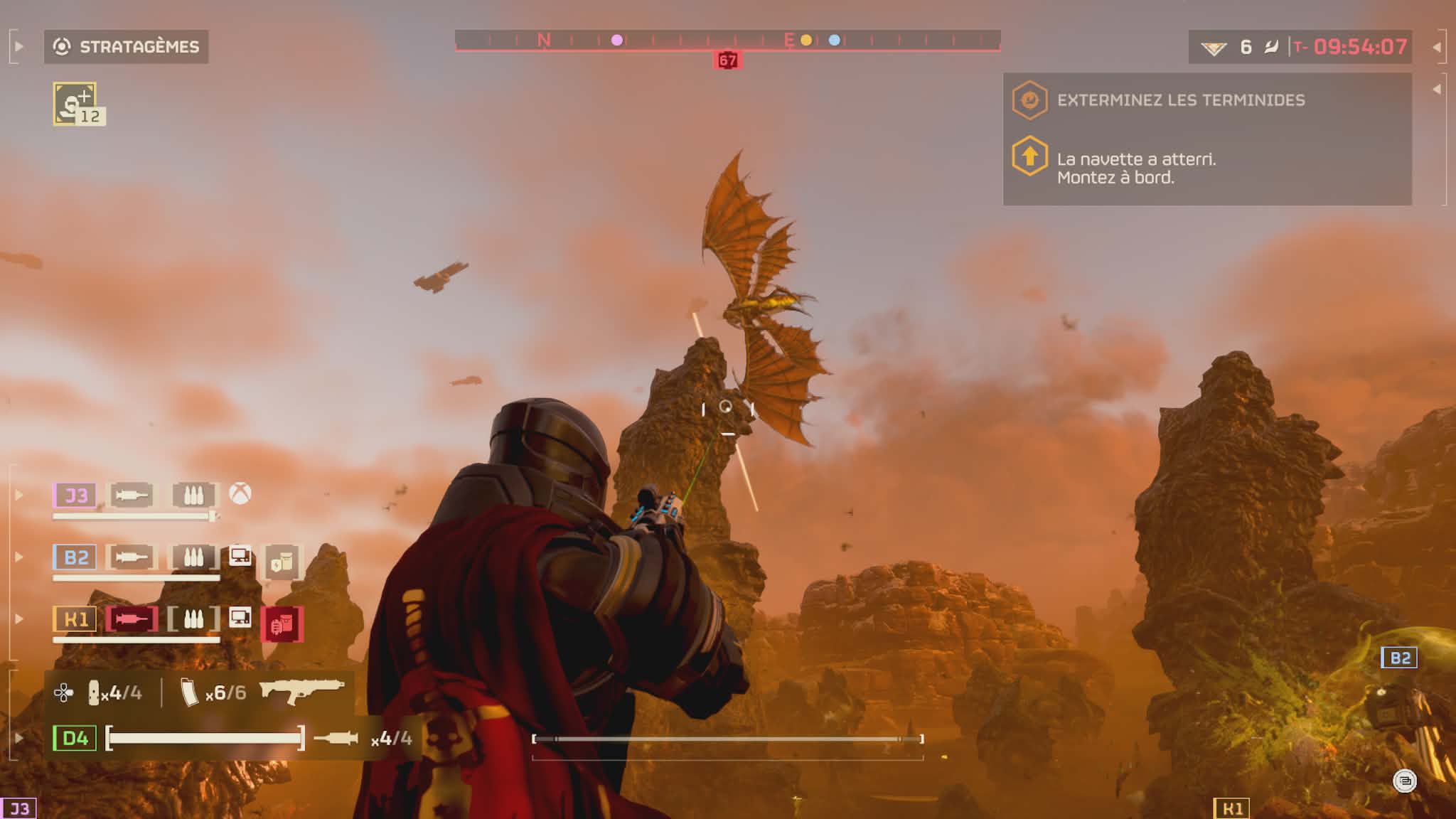Expand the Stratagèmes list with its left arrow

(x=19, y=47)
